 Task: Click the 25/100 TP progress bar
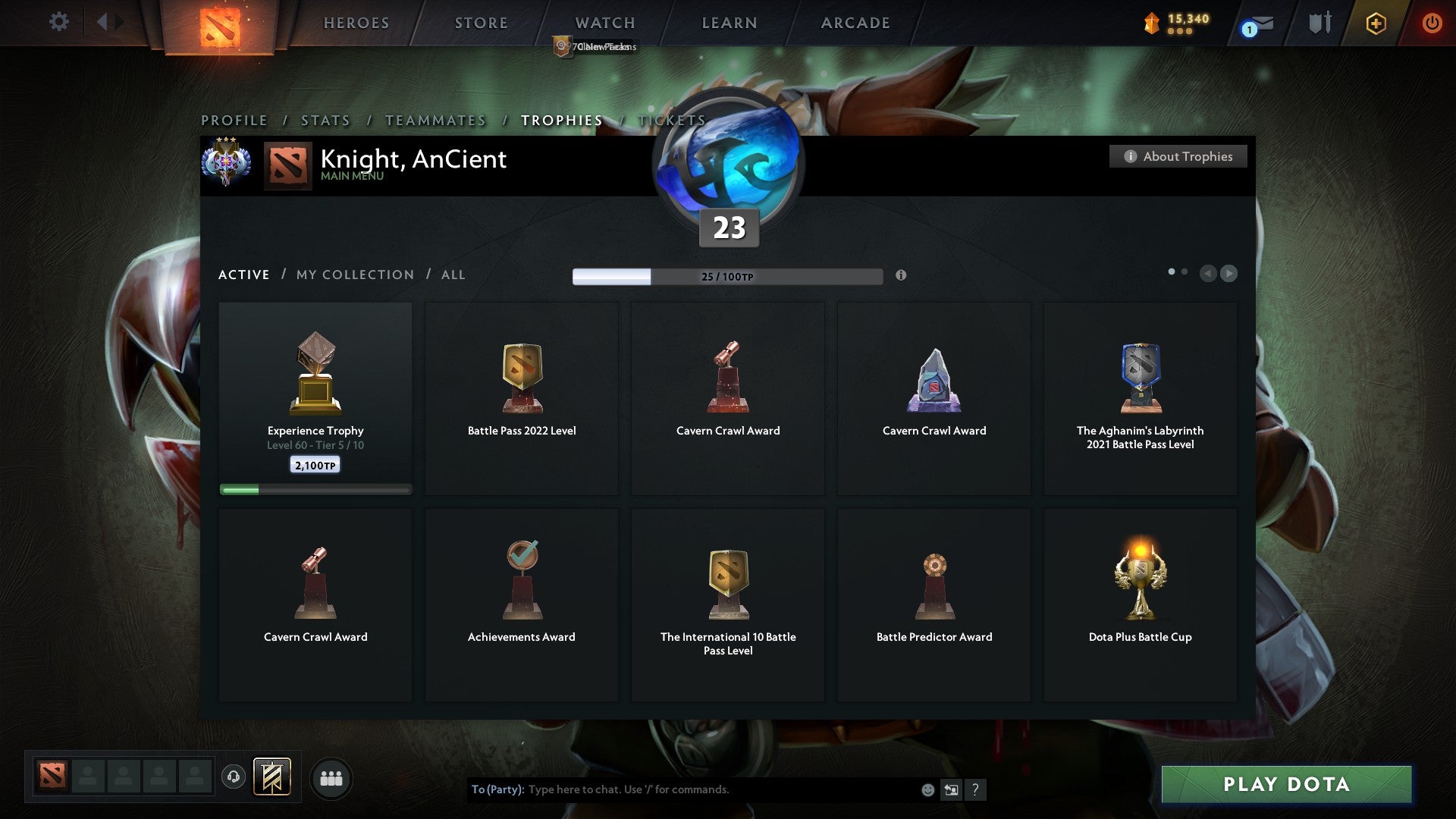(727, 276)
